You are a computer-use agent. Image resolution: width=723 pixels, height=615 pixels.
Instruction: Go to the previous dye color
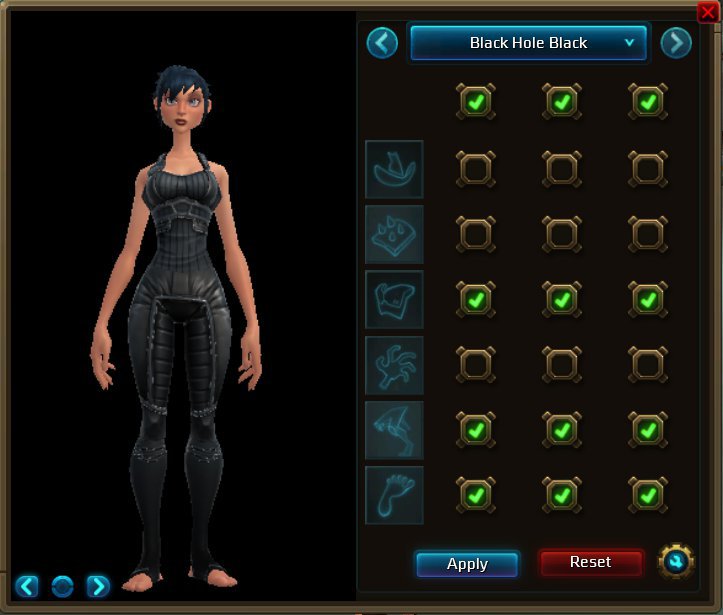pyautogui.click(x=382, y=43)
